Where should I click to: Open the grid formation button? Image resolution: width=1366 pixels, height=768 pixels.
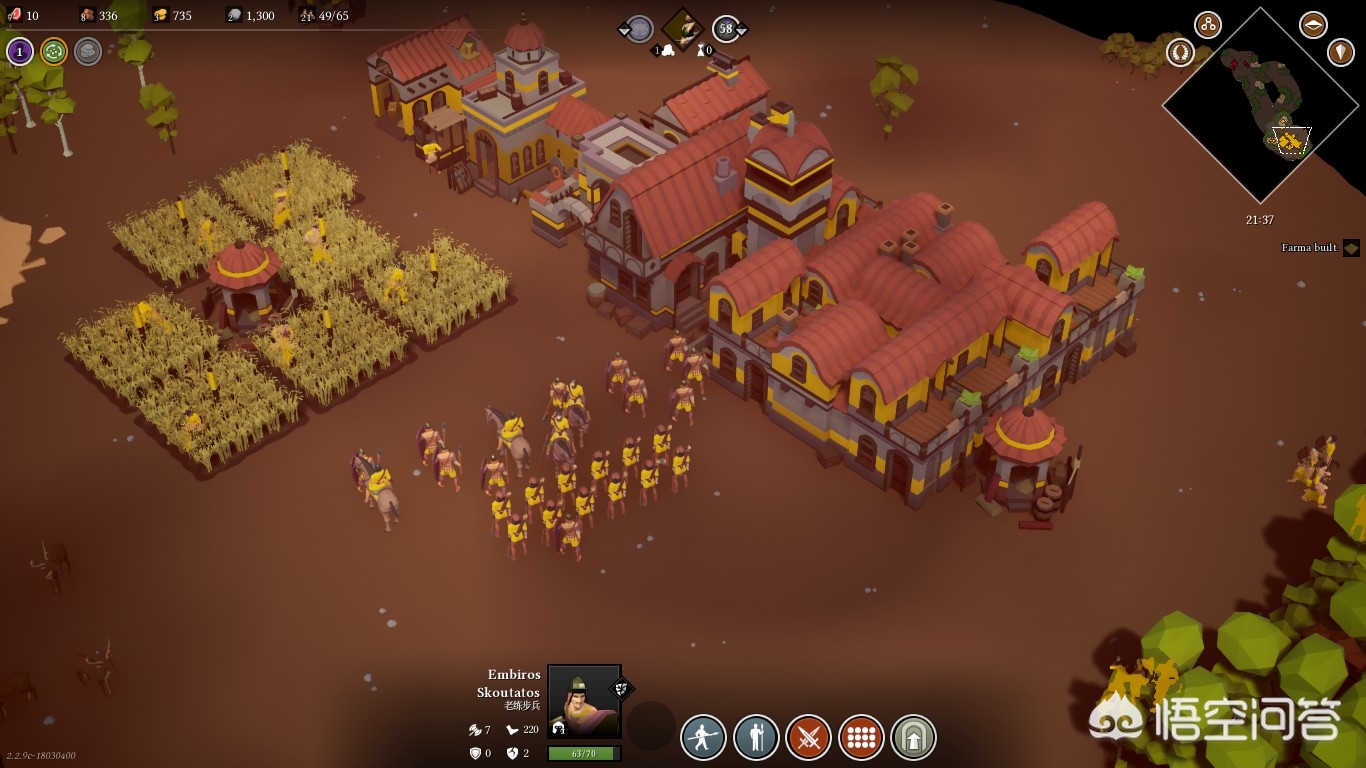click(861, 738)
